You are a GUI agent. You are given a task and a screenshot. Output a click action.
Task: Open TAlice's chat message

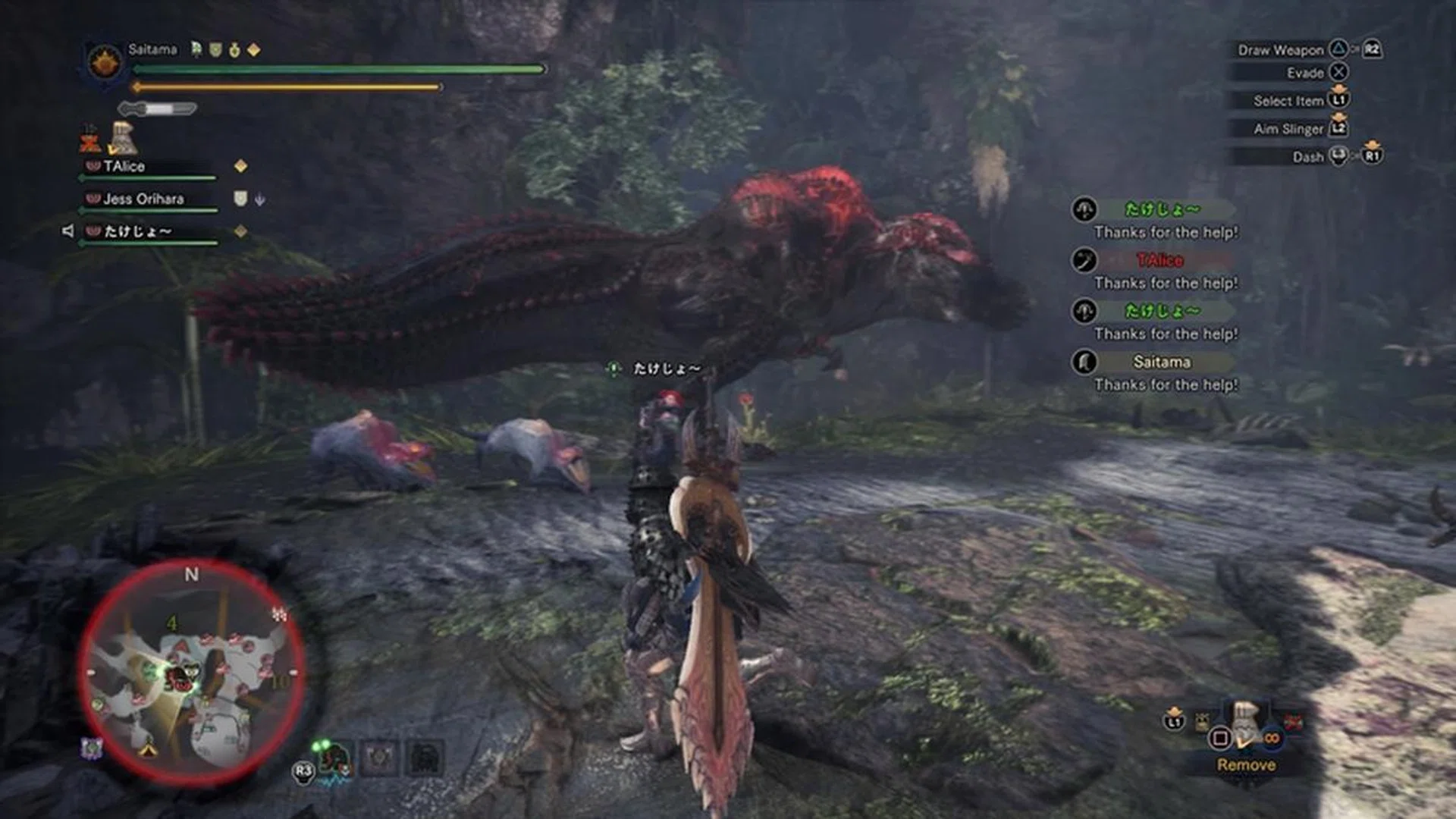click(1160, 271)
